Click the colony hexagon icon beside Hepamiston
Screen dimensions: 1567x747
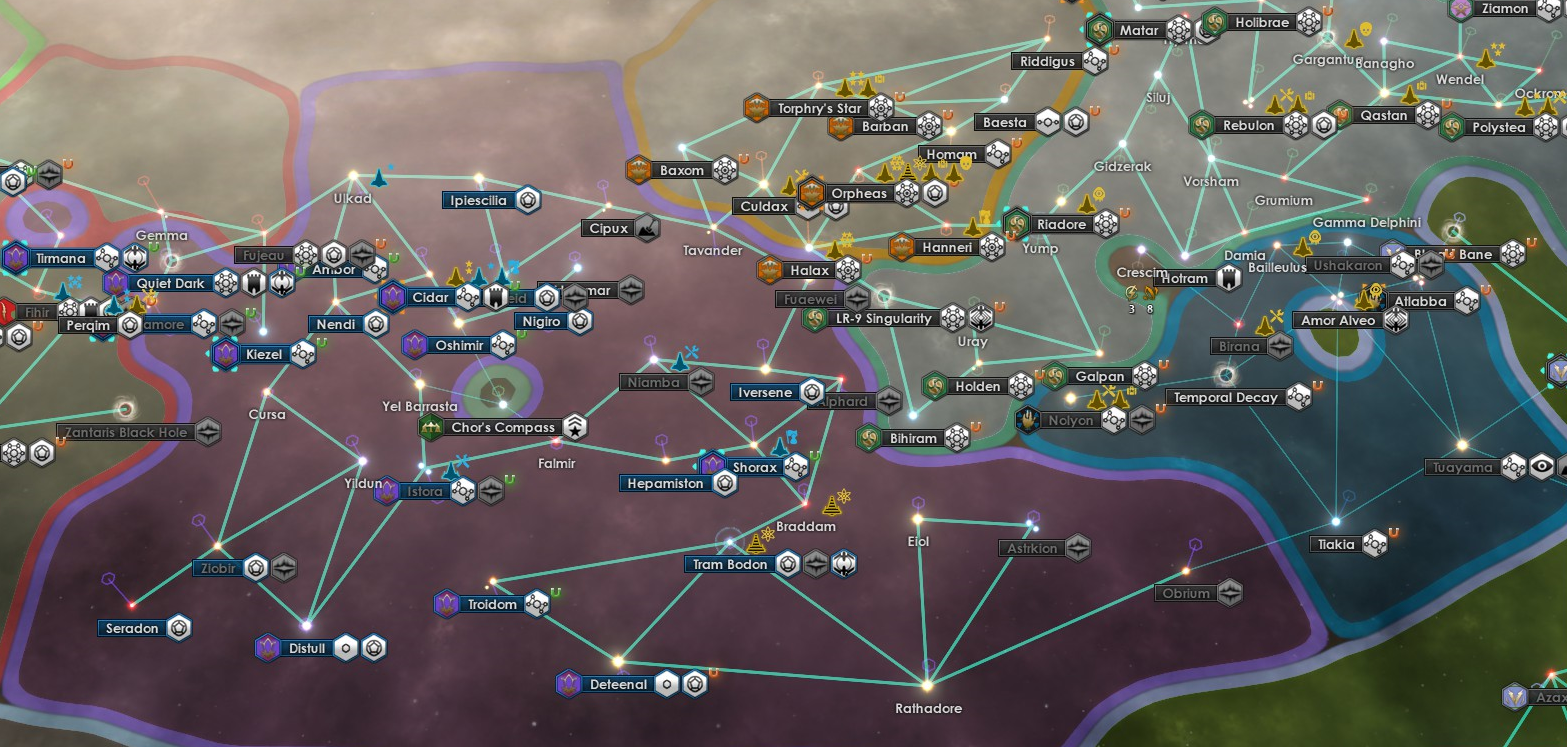(x=725, y=483)
